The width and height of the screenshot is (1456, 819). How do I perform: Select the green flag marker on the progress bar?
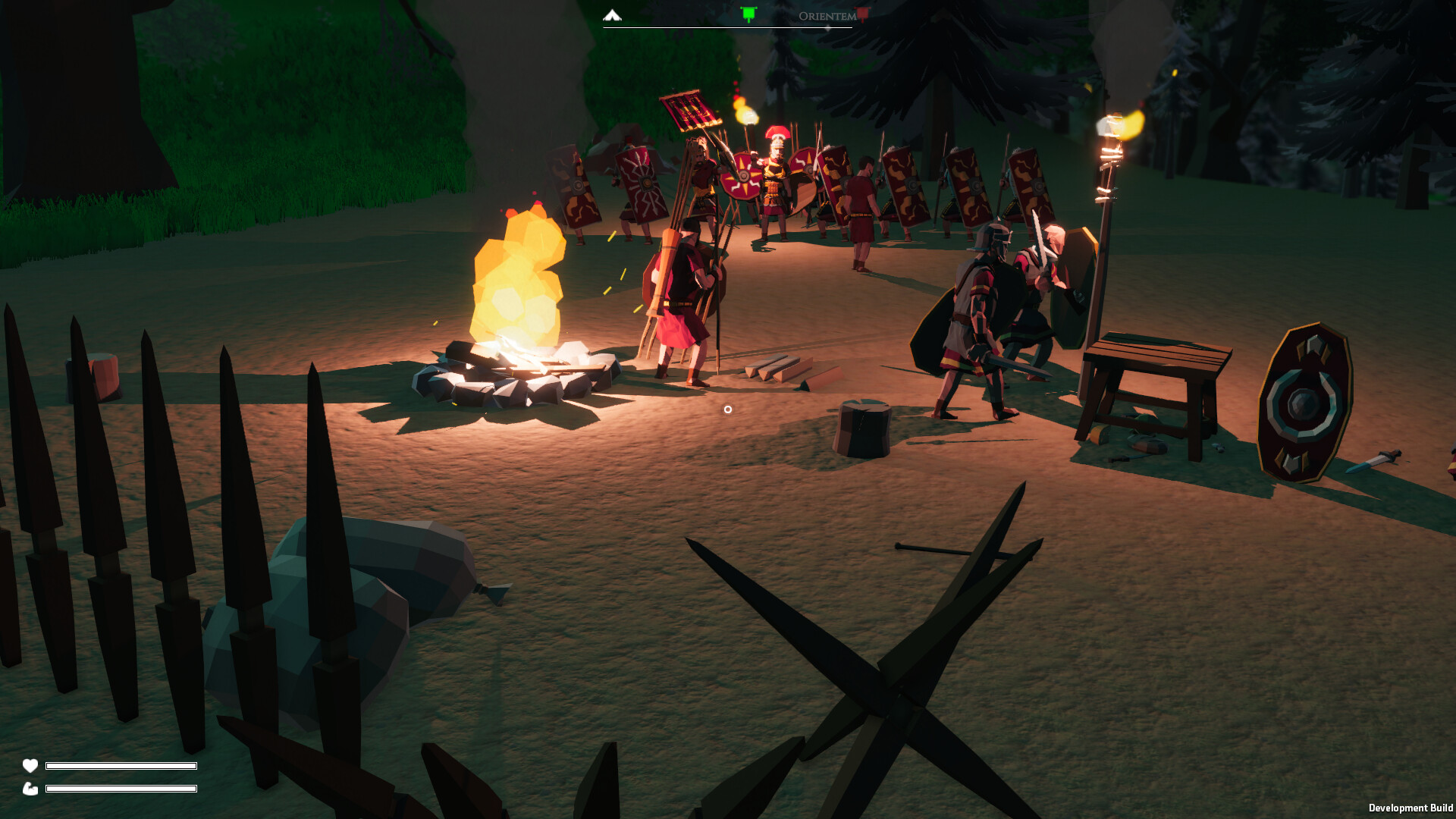point(748,13)
